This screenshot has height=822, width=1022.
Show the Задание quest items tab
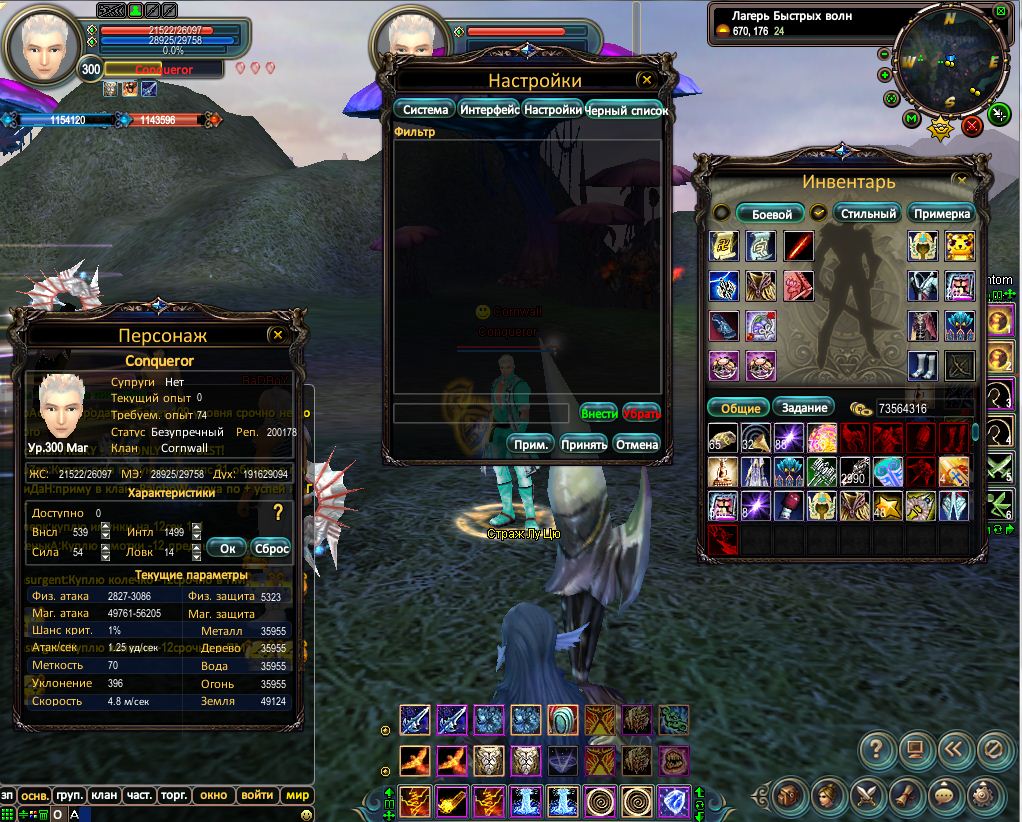point(805,407)
